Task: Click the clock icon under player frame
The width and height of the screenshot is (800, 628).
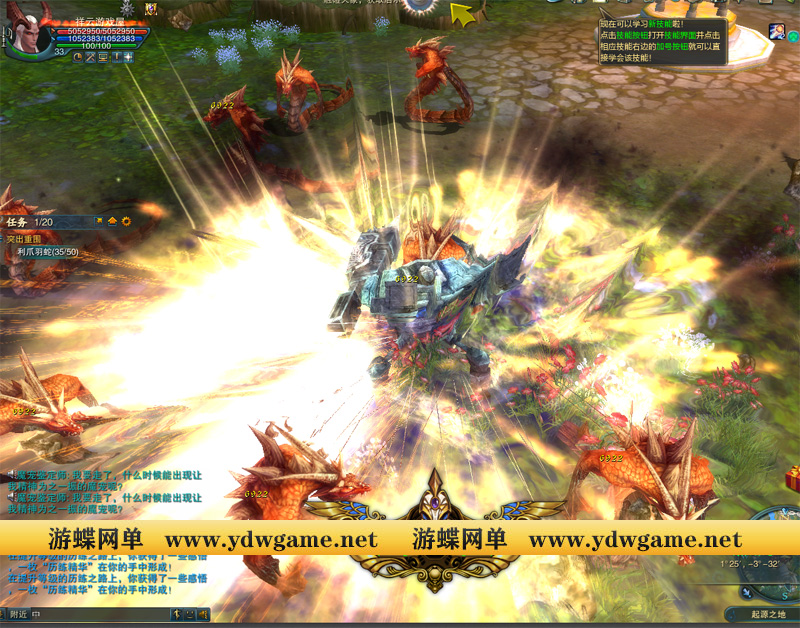Action: coord(79,57)
